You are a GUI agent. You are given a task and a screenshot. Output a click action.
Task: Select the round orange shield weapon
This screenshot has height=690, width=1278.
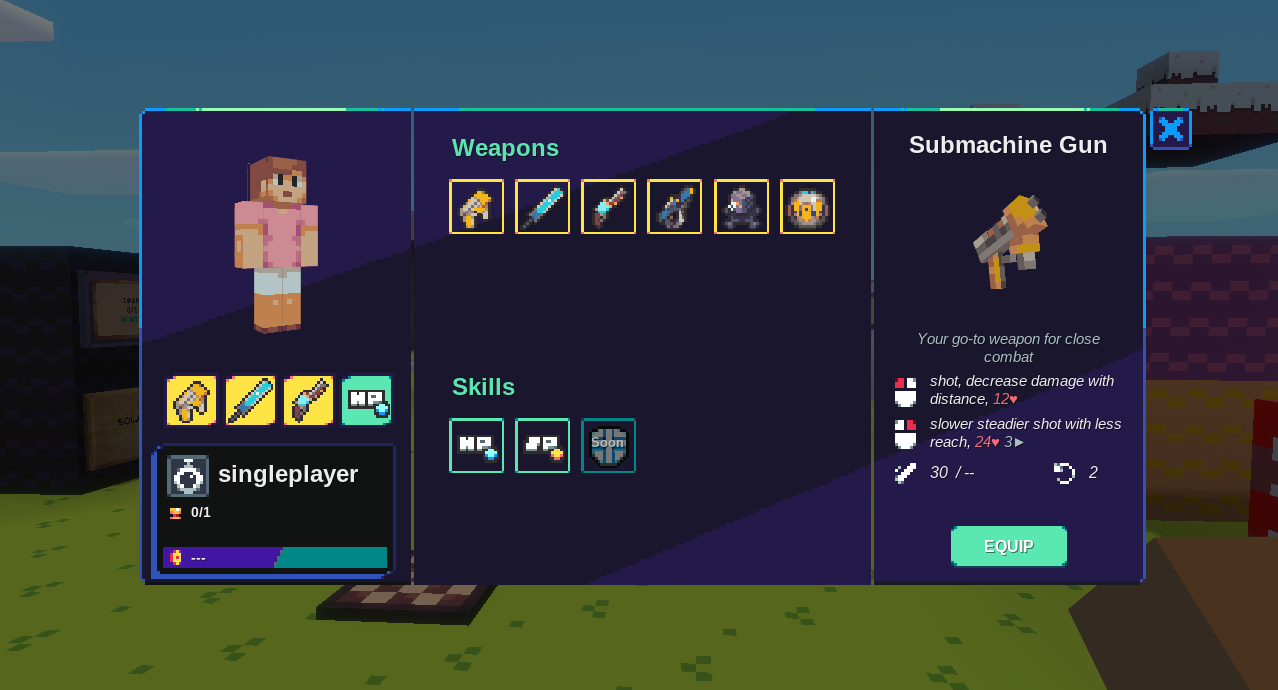tap(807, 207)
